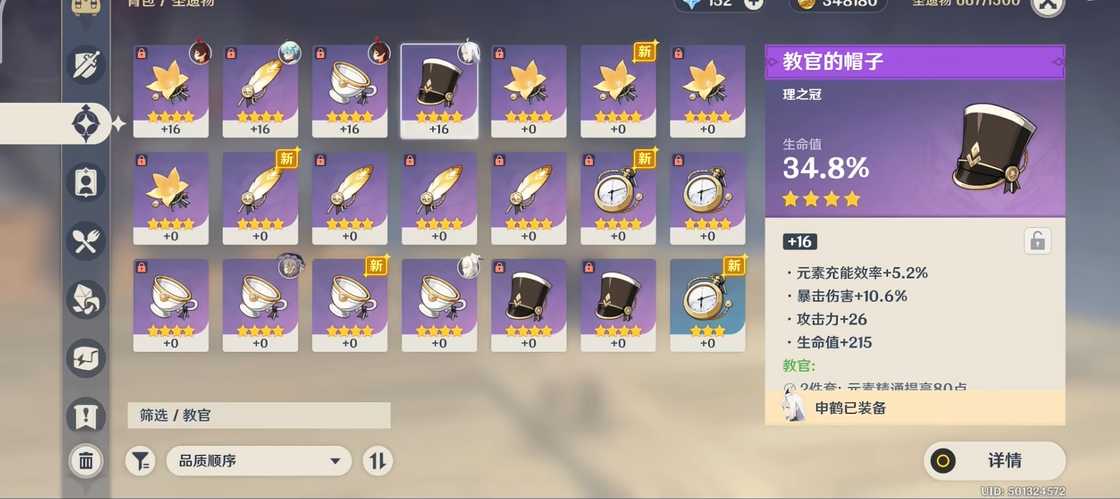Select the +16 flower artifact

[171, 90]
